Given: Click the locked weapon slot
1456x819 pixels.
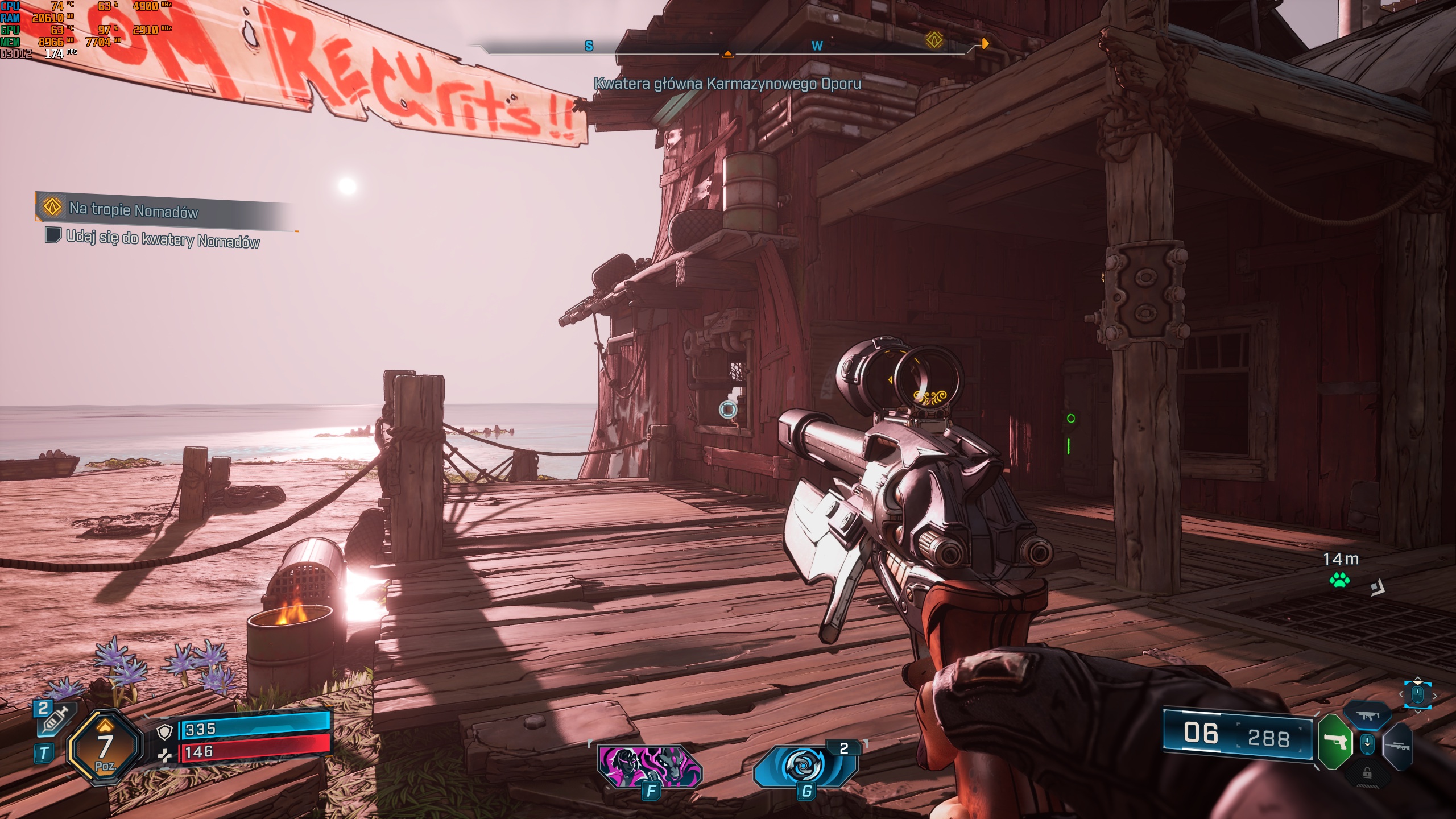Looking at the screenshot, I should [1367, 773].
